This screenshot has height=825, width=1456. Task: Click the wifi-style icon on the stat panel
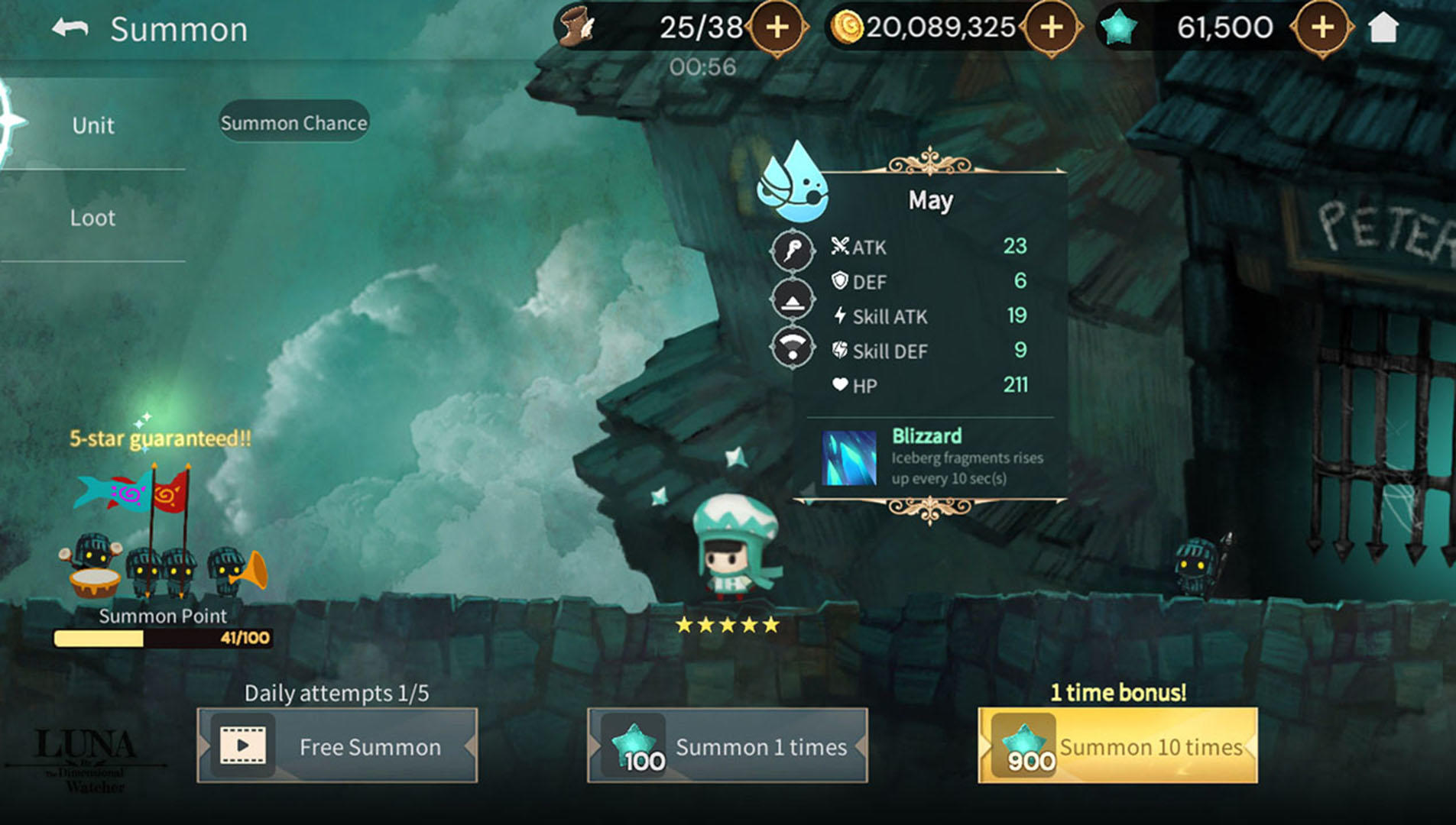pyautogui.click(x=793, y=348)
